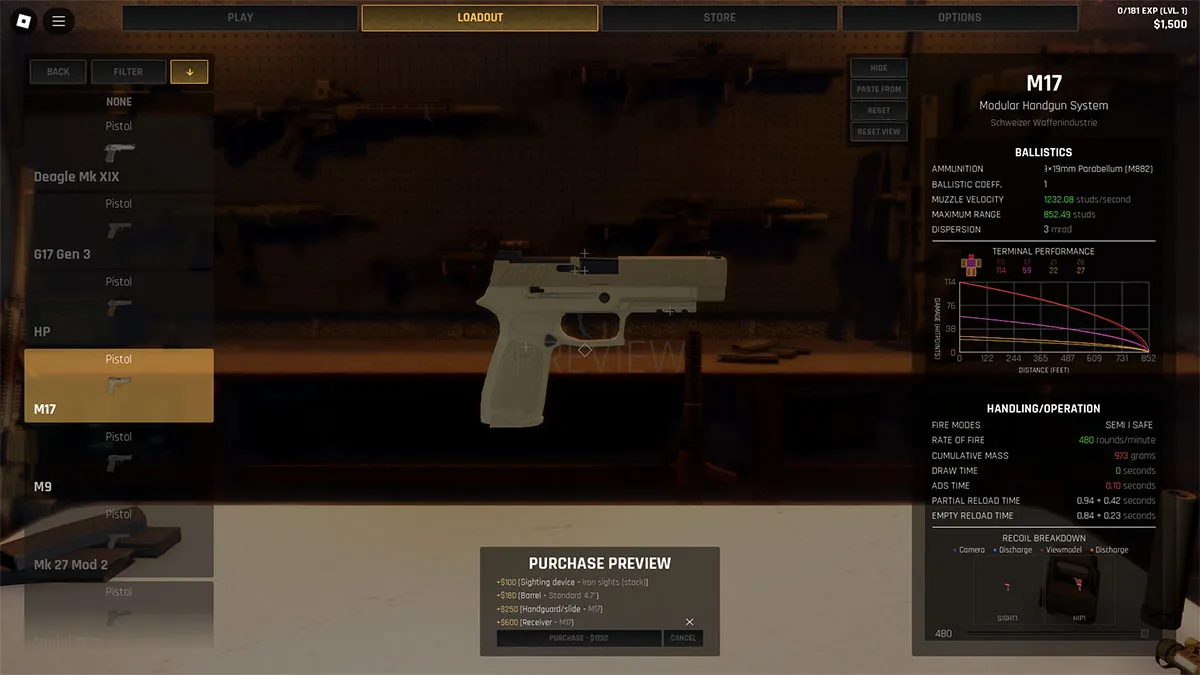Select the G17 Gen 3 pistol
The width and height of the screenshot is (1200, 675).
(x=119, y=231)
